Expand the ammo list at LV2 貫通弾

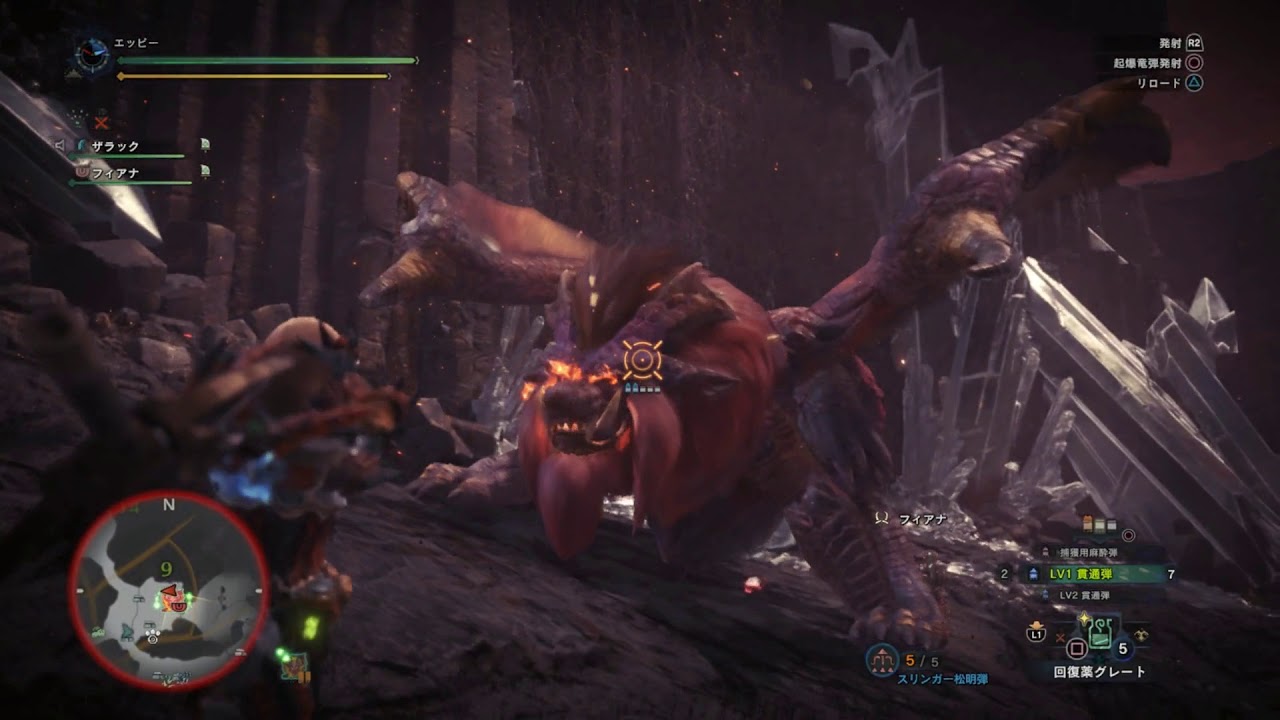click(1084, 596)
